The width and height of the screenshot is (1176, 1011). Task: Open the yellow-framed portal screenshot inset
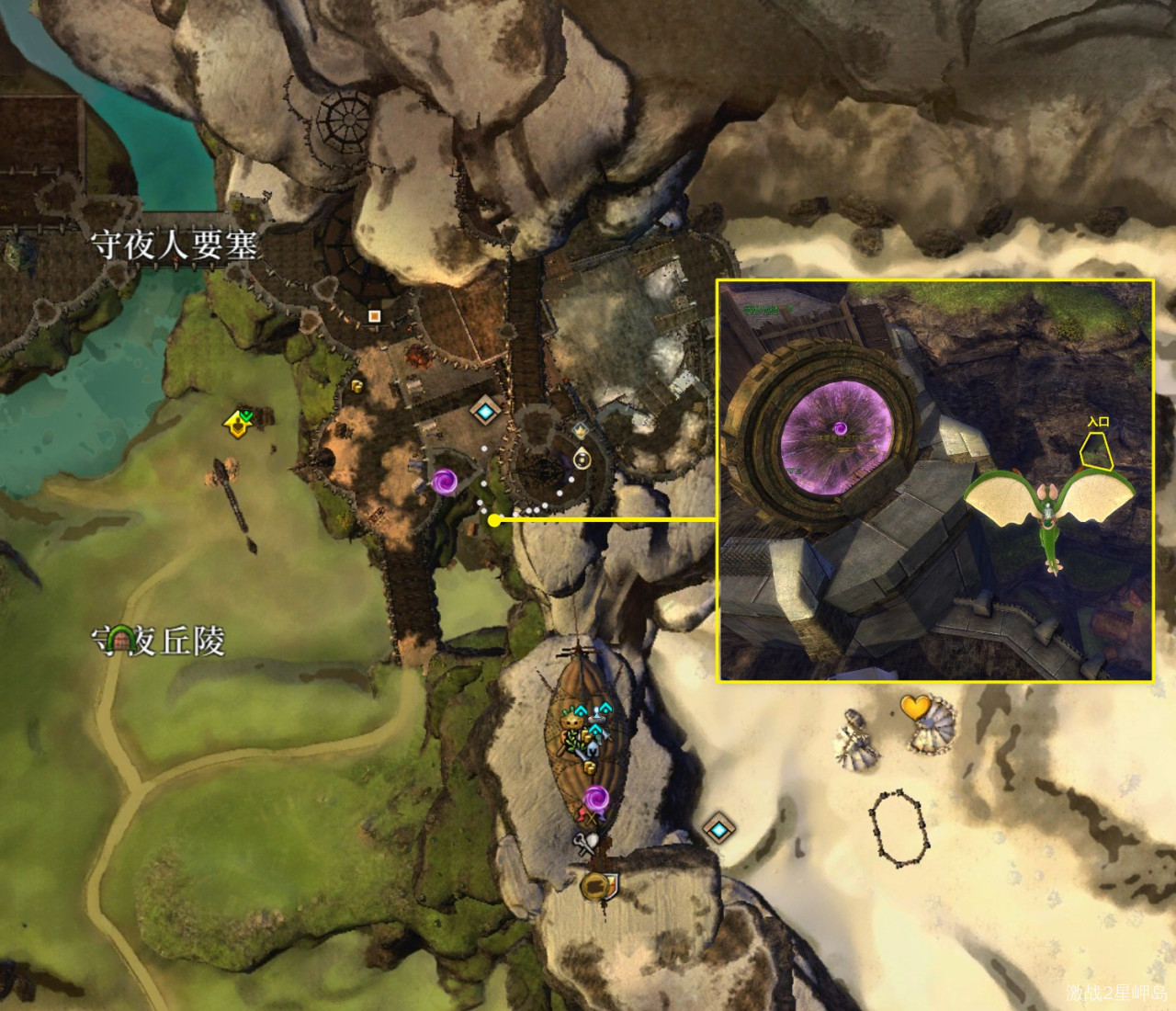935,481
